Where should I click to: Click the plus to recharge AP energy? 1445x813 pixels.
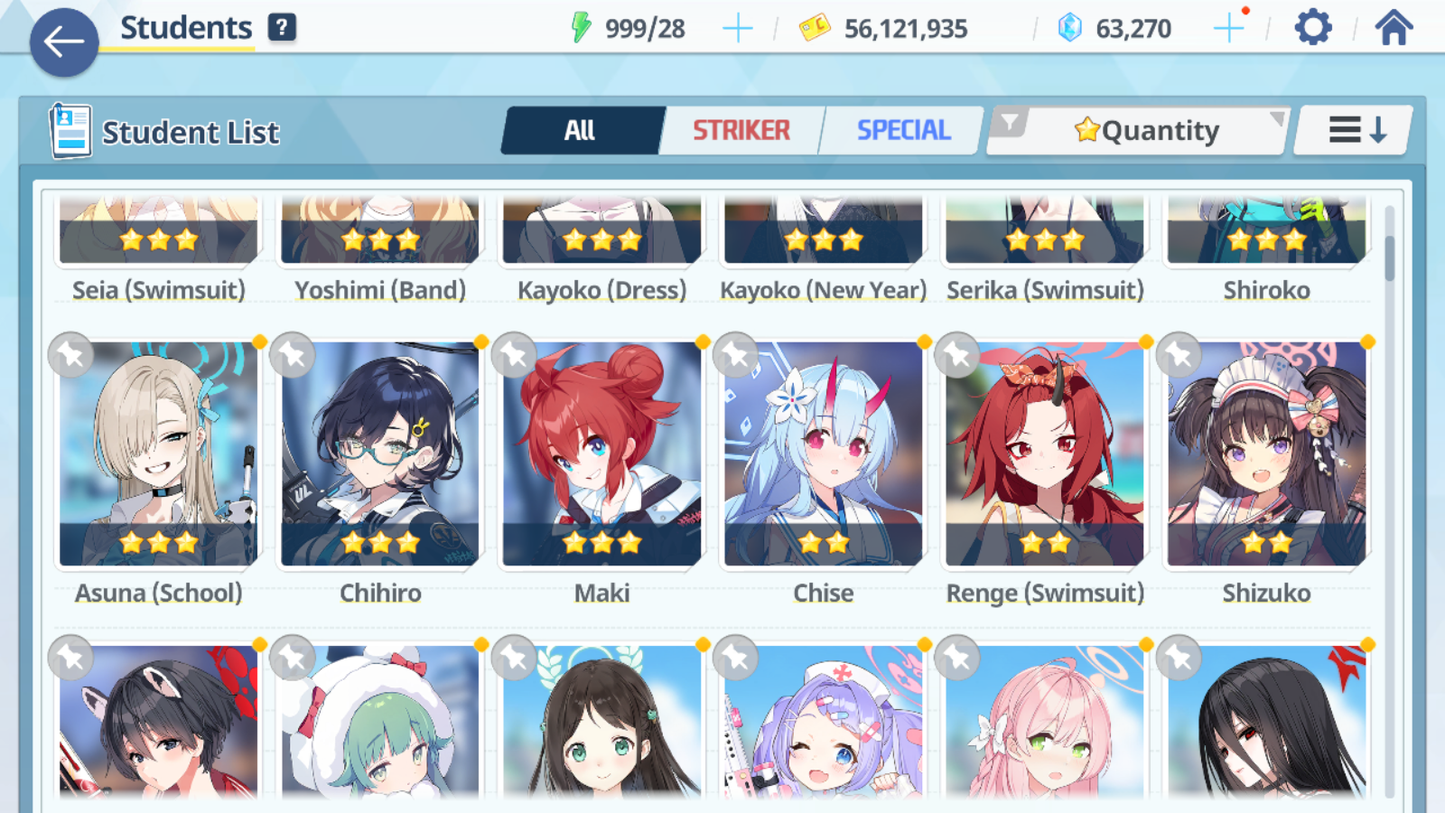click(738, 28)
